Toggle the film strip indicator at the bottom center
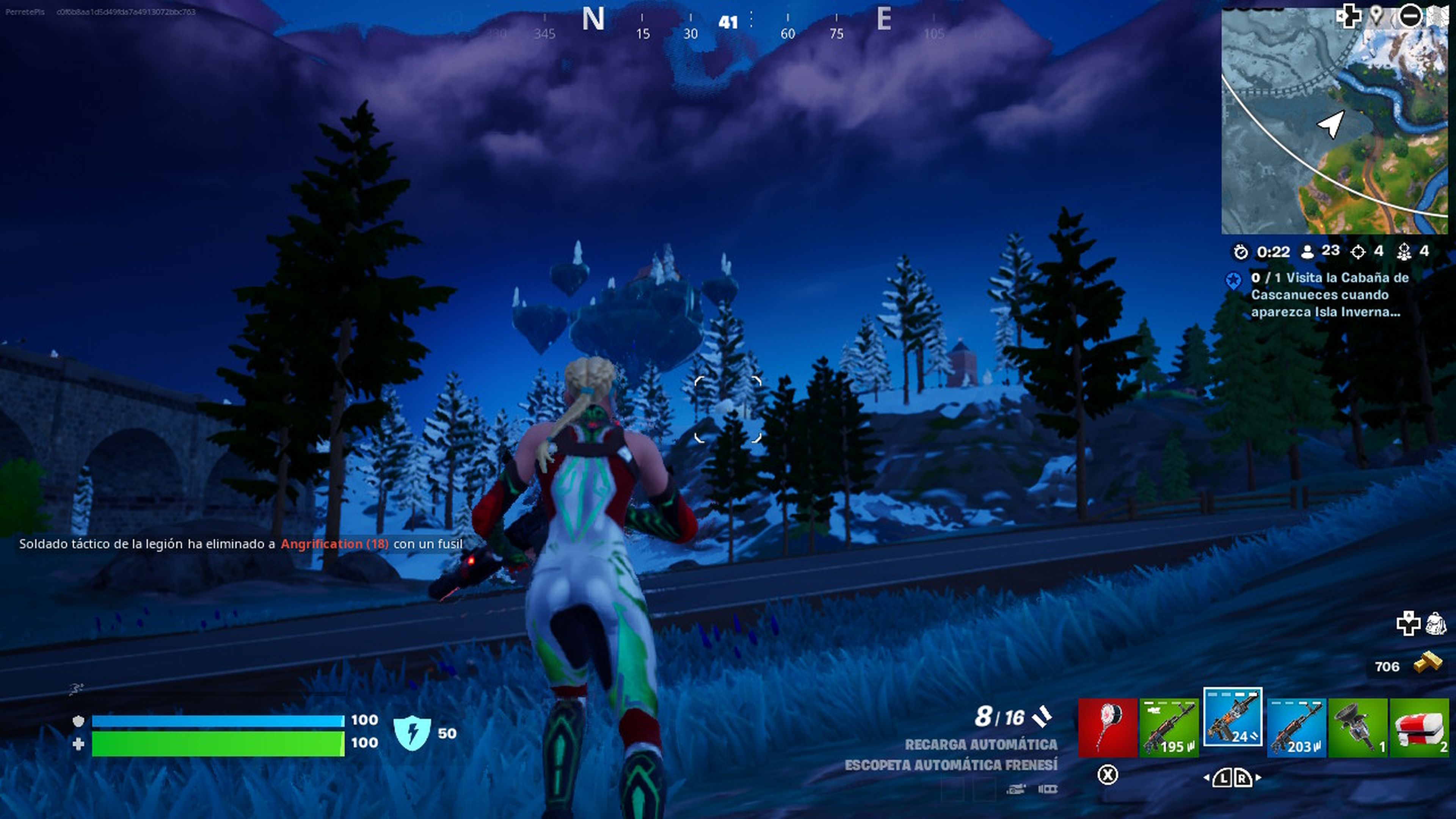Screen dimensions: 1456x819 coord(1050,789)
